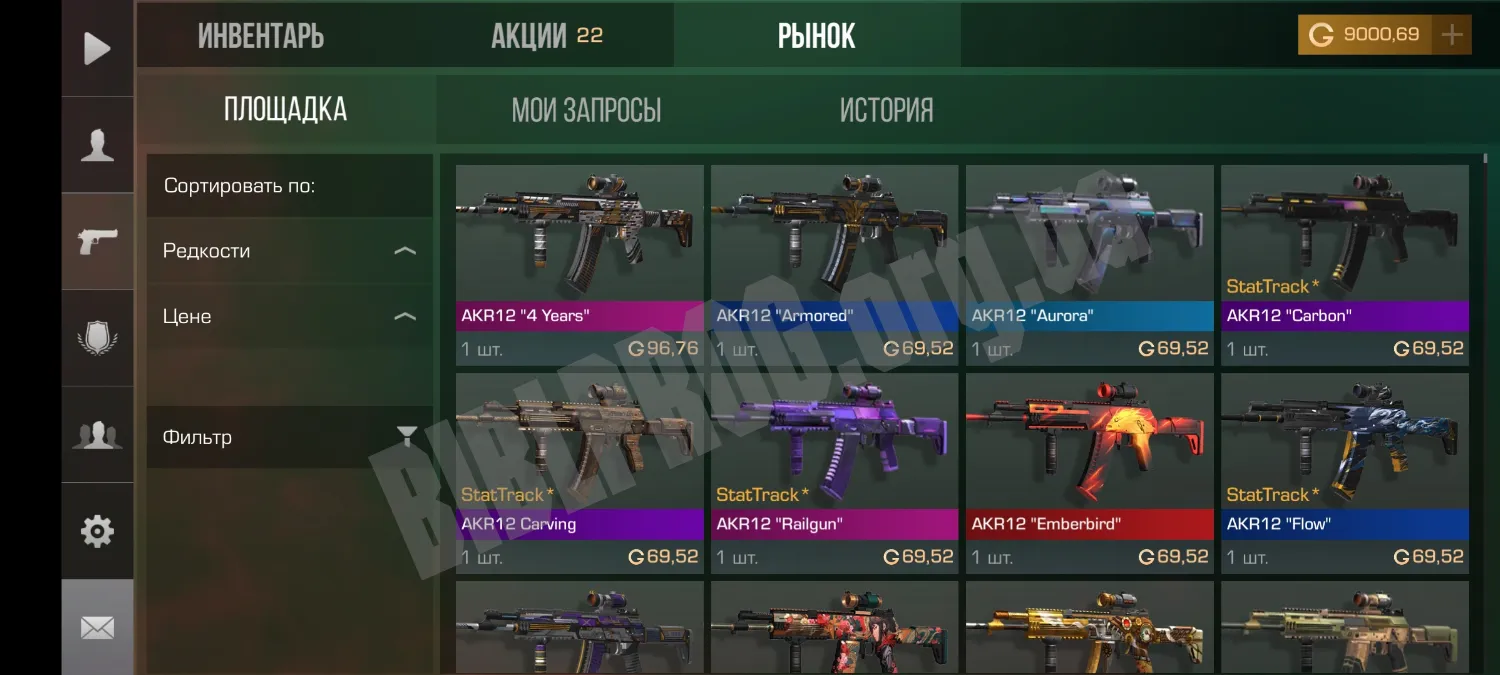Switch to the Инвентарь tab
The height and width of the screenshot is (675, 1500).
pyautogui.click(x=261, y=37)
